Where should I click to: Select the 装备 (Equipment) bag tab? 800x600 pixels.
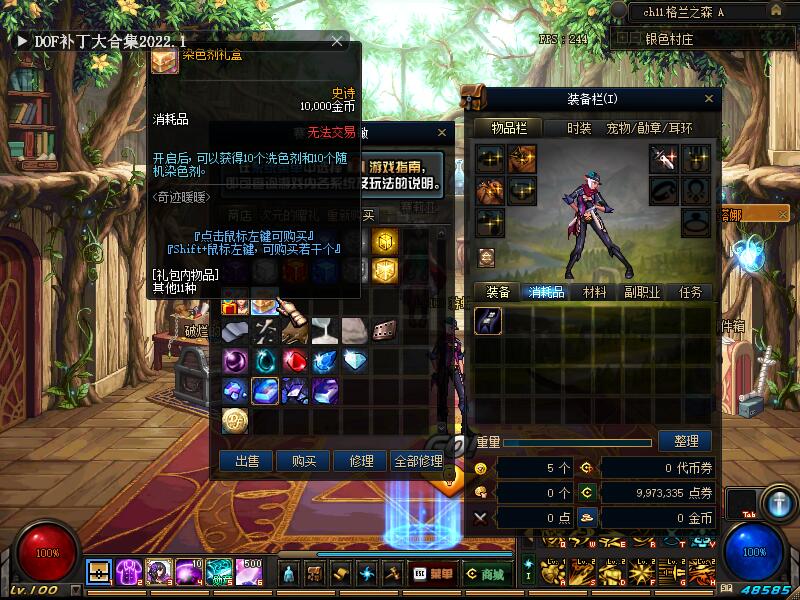[x=498, y=292]
